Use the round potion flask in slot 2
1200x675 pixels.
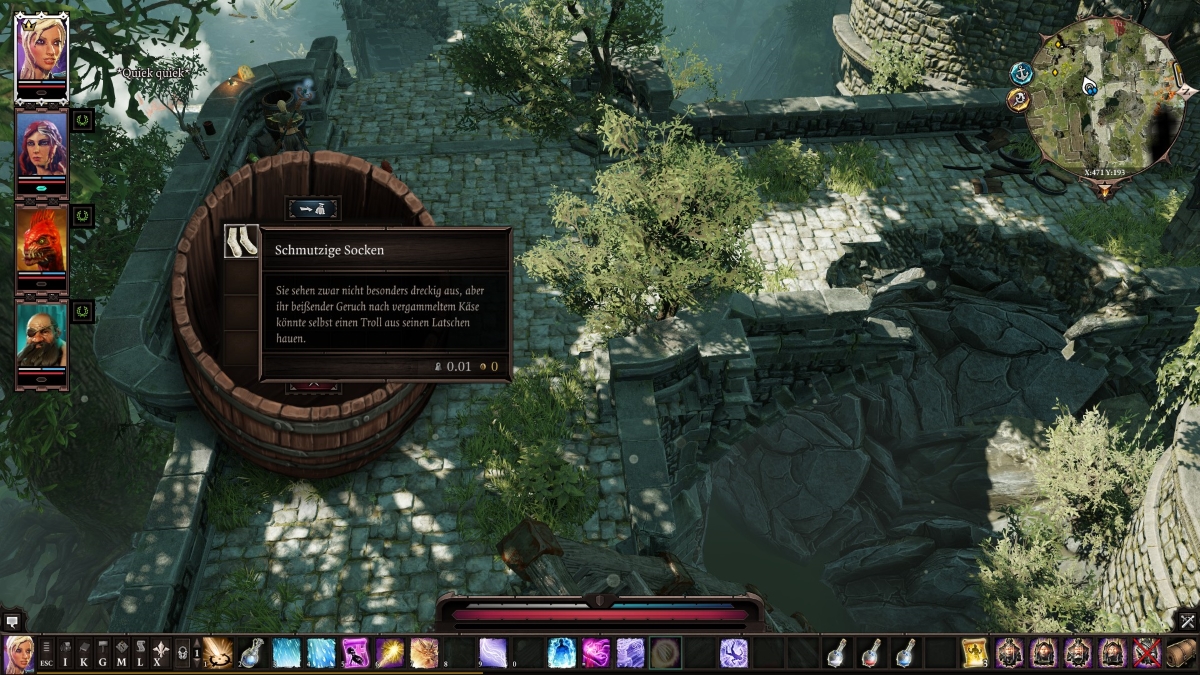[x=252, y=653]
